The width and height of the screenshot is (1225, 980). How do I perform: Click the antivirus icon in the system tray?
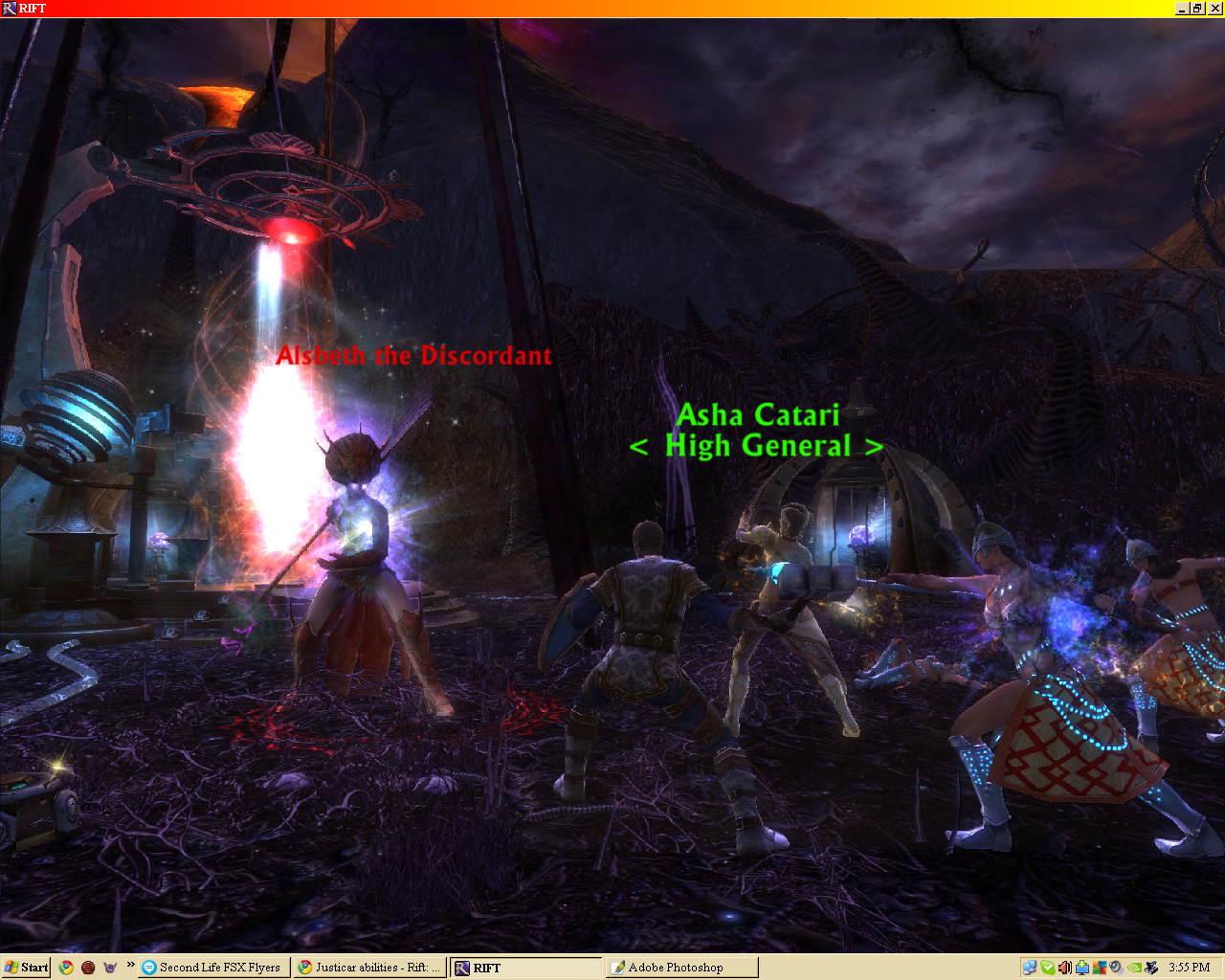(1100, 968)
